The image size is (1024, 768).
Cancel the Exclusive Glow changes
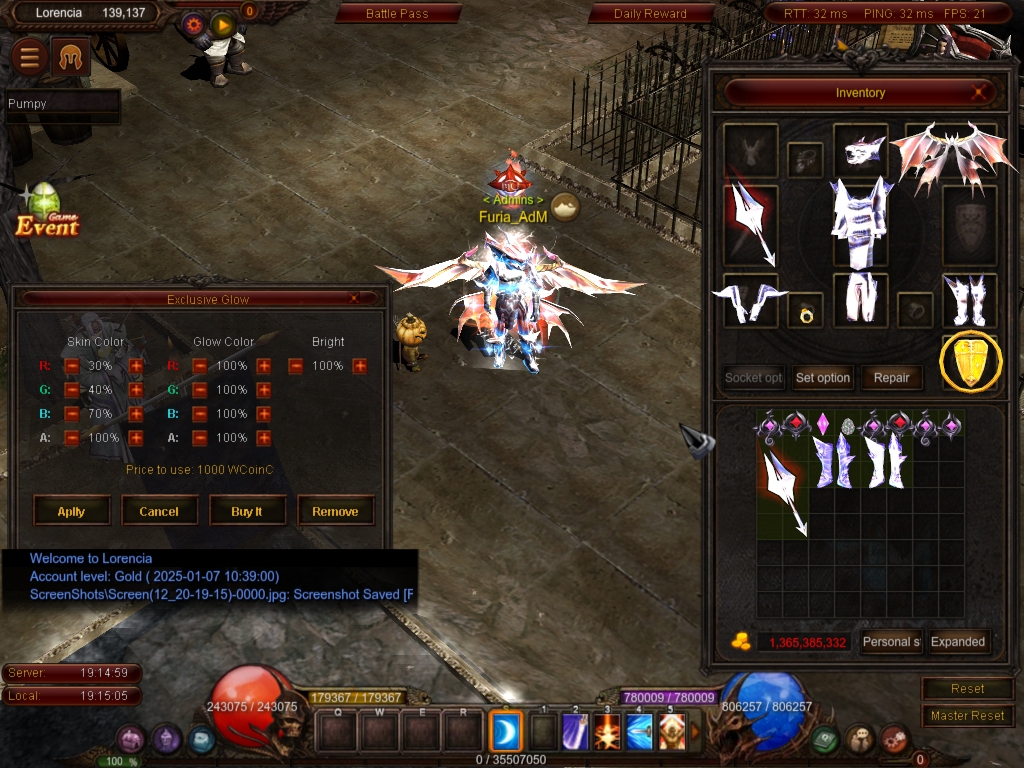tap(159, 511)
